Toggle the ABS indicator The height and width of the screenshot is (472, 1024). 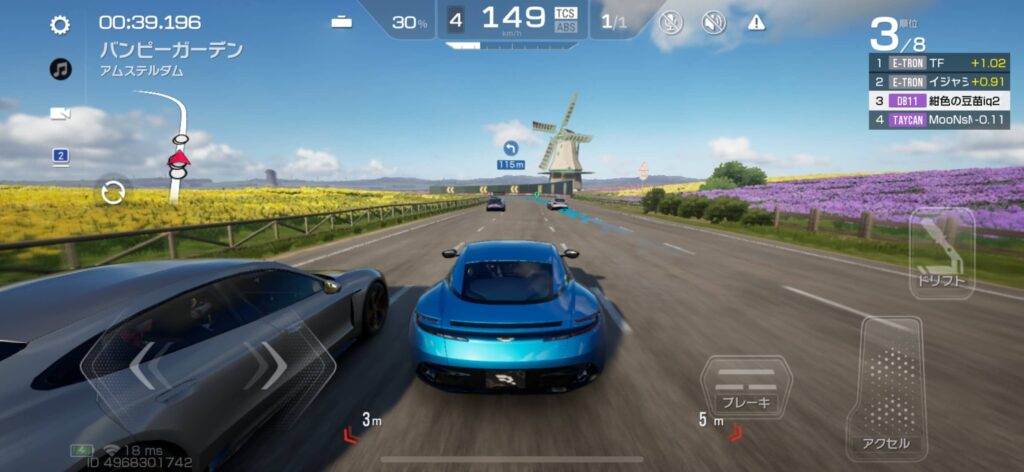pyautogui.click(x=565, y=27)
